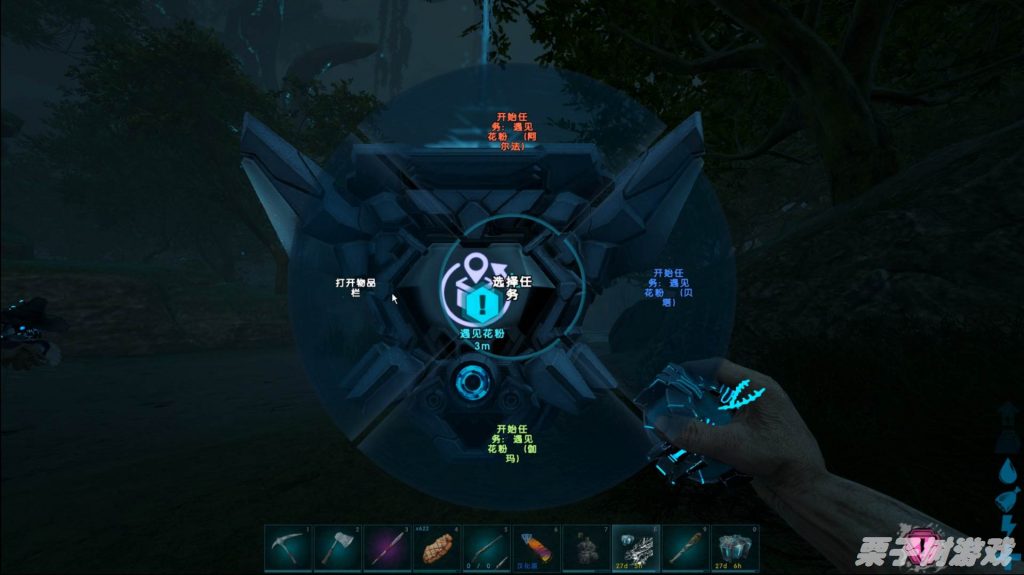
Task: Select the crystal crate hotbar slot
Action: coord(735,548)
